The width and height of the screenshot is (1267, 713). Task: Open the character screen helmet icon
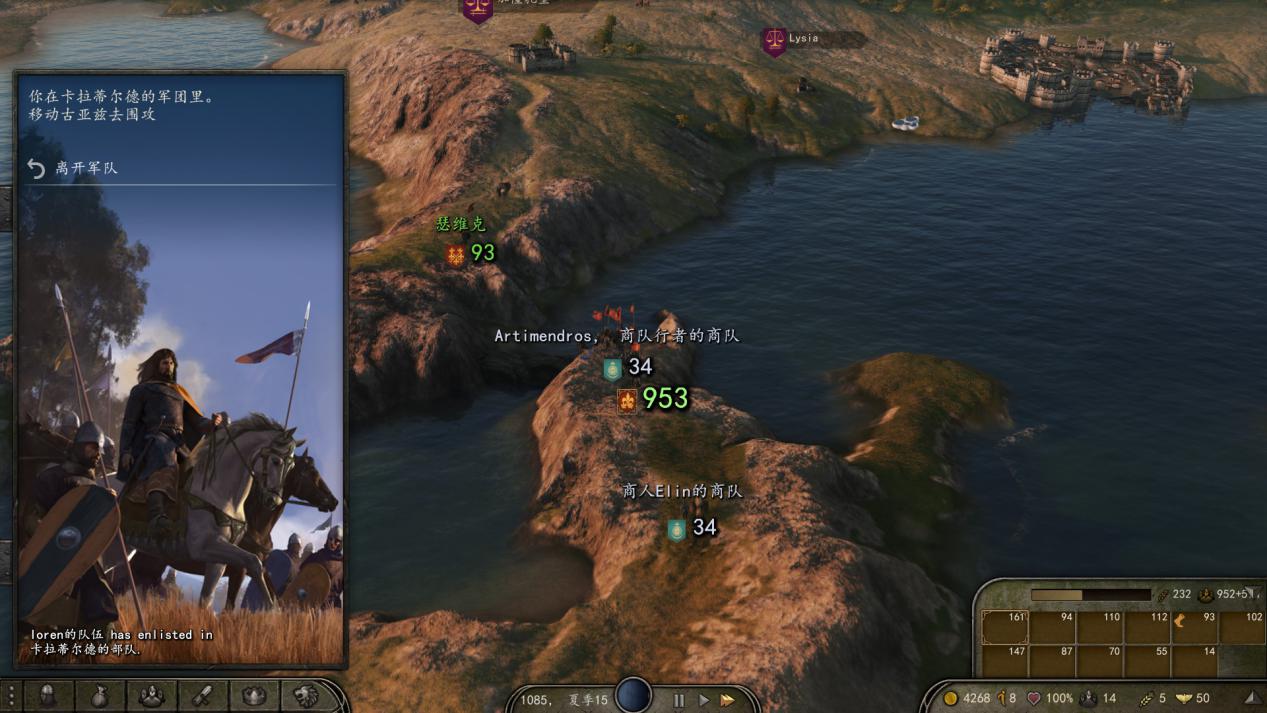pos(48,695)
